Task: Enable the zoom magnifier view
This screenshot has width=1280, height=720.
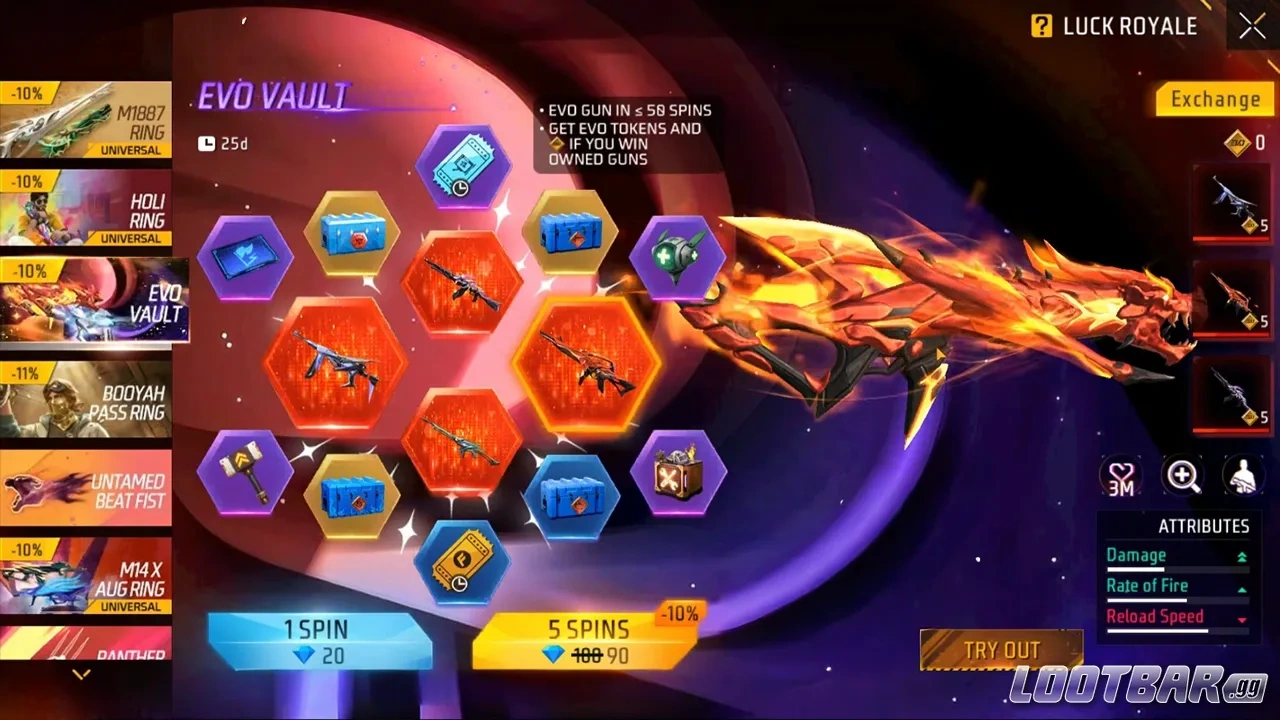Action: [x=1182, y=477]
